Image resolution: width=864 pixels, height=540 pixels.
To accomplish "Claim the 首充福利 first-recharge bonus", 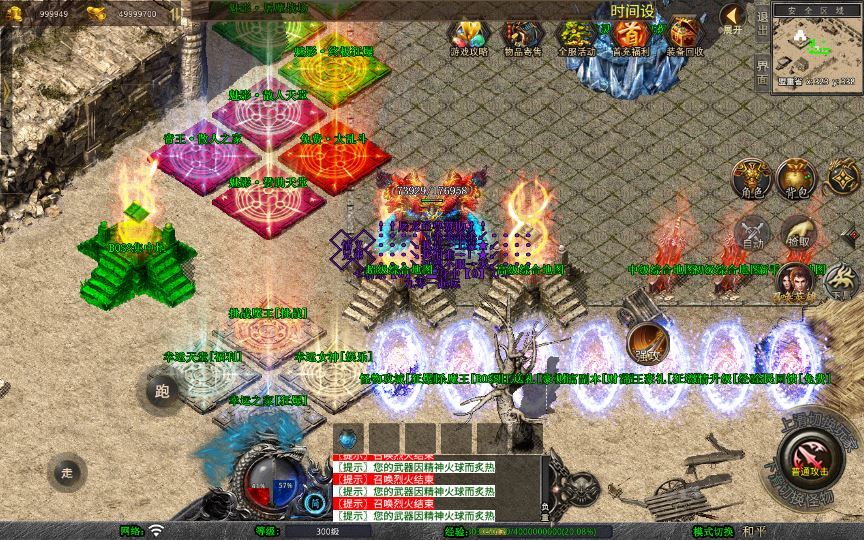I will (629, 38).
